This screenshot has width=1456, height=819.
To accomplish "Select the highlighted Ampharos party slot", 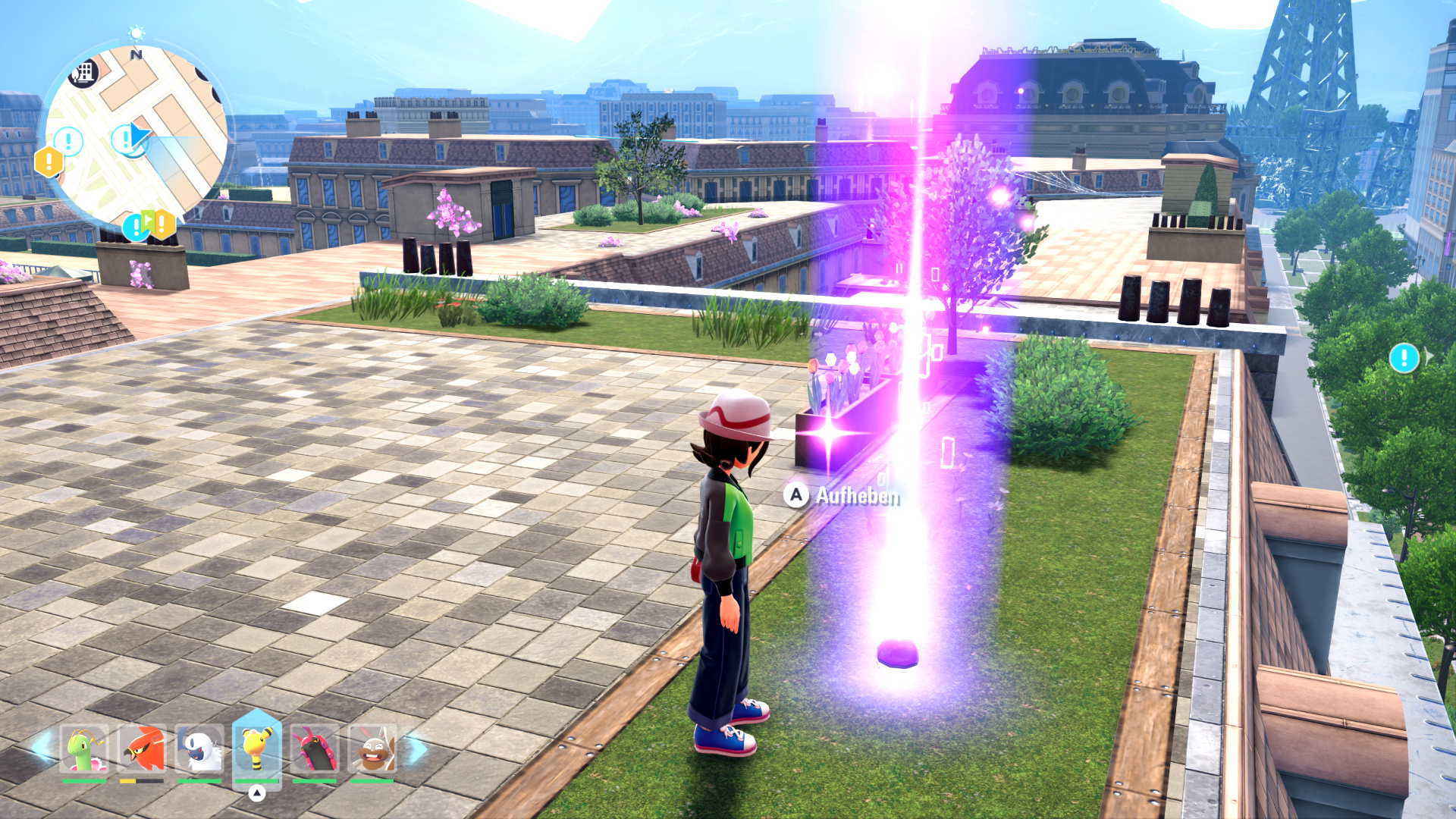I will [x=257, y=748].
